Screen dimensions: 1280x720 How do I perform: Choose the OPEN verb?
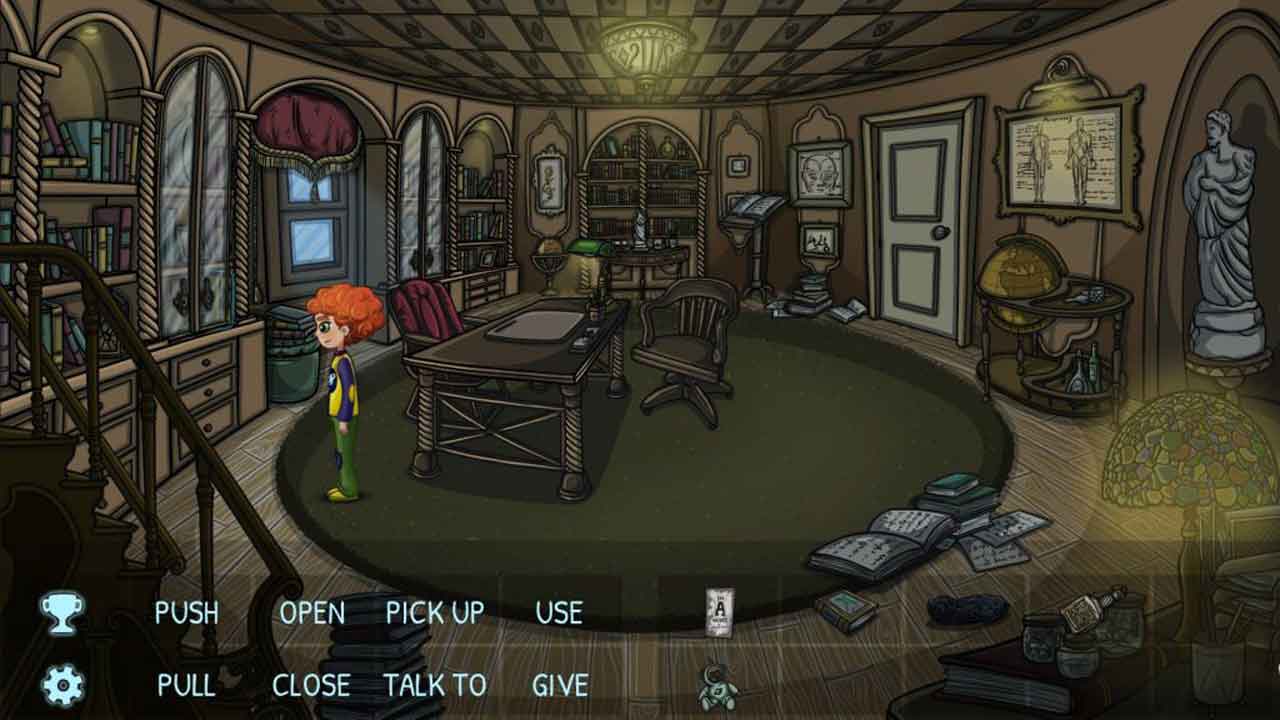[x=312, y=612]
